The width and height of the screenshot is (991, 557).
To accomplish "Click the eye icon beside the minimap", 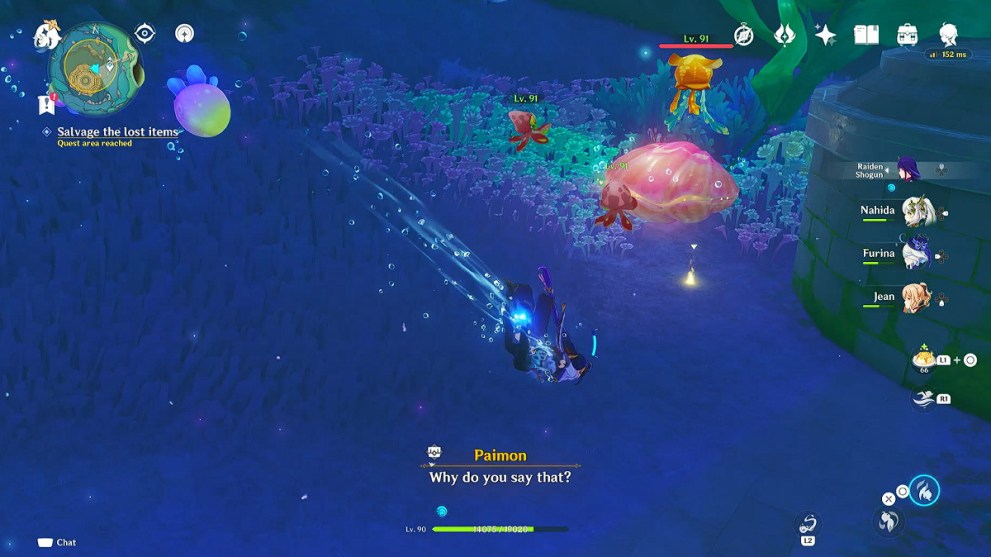I will pos(145,34).
